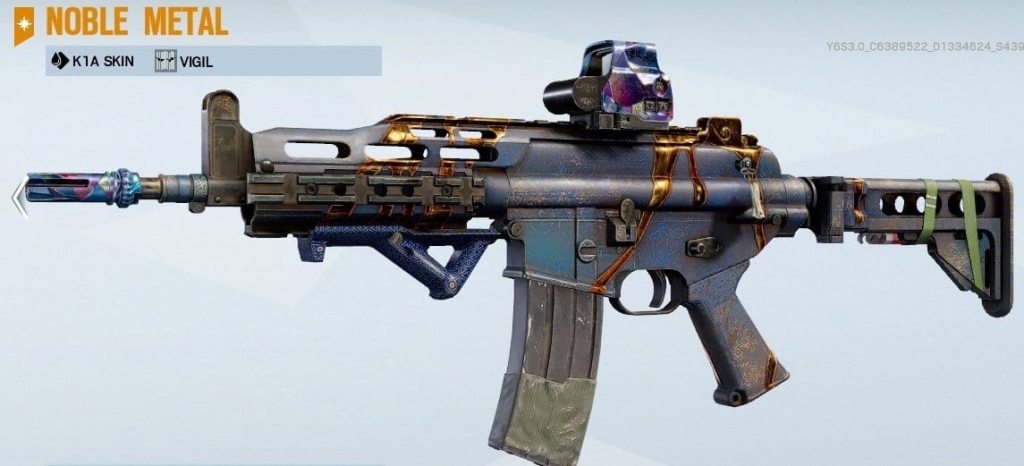Click the left arrow to view previous skin

[18, 196]
